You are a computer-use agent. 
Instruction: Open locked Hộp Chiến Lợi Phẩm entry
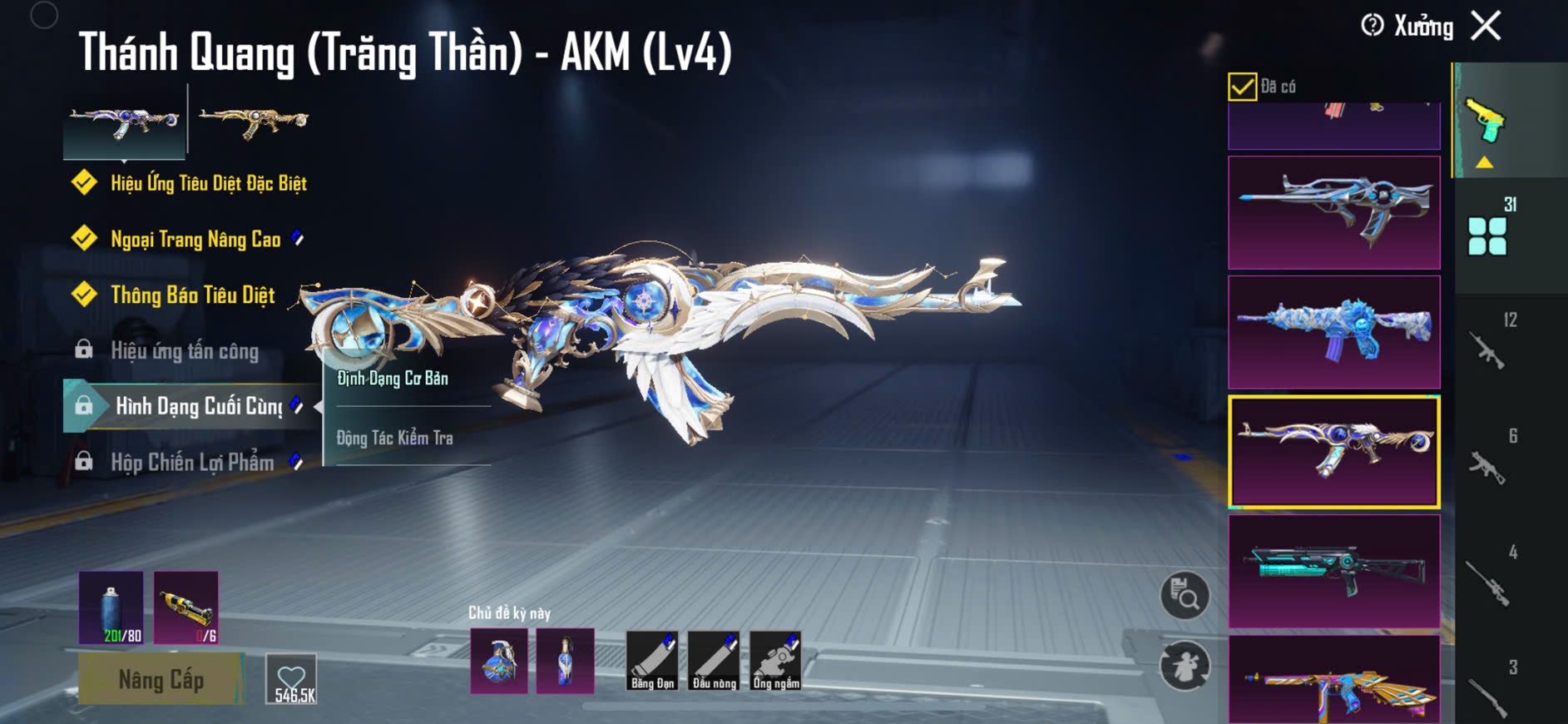coord(192,463)
